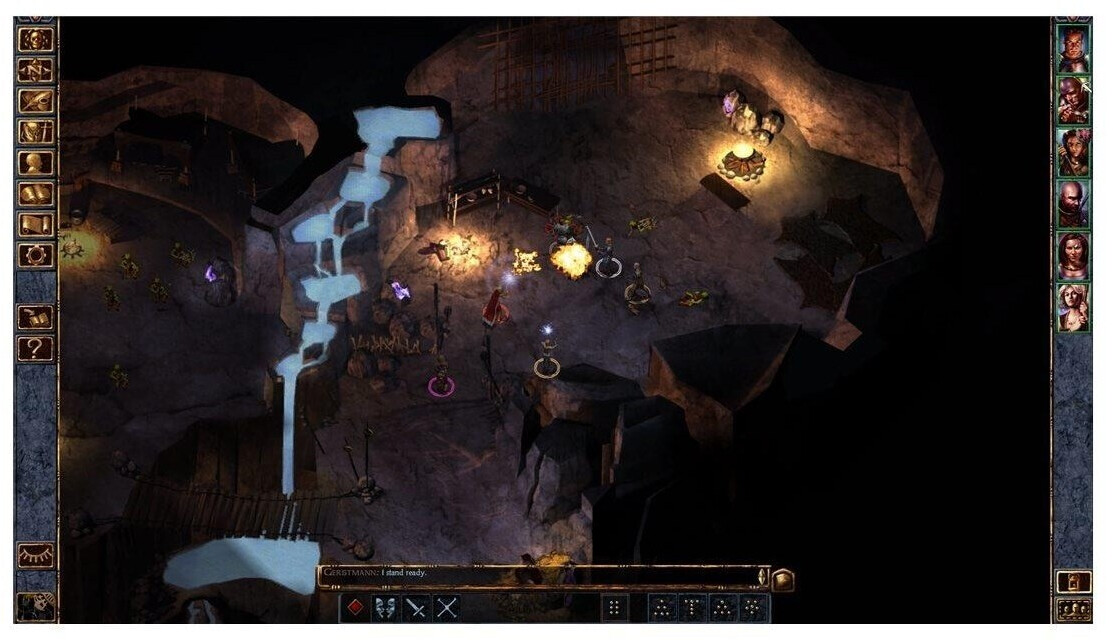This screenshot has height=641, width=1113.
Task: Open the priest scroll icon
Action: (x=36, y=225)
